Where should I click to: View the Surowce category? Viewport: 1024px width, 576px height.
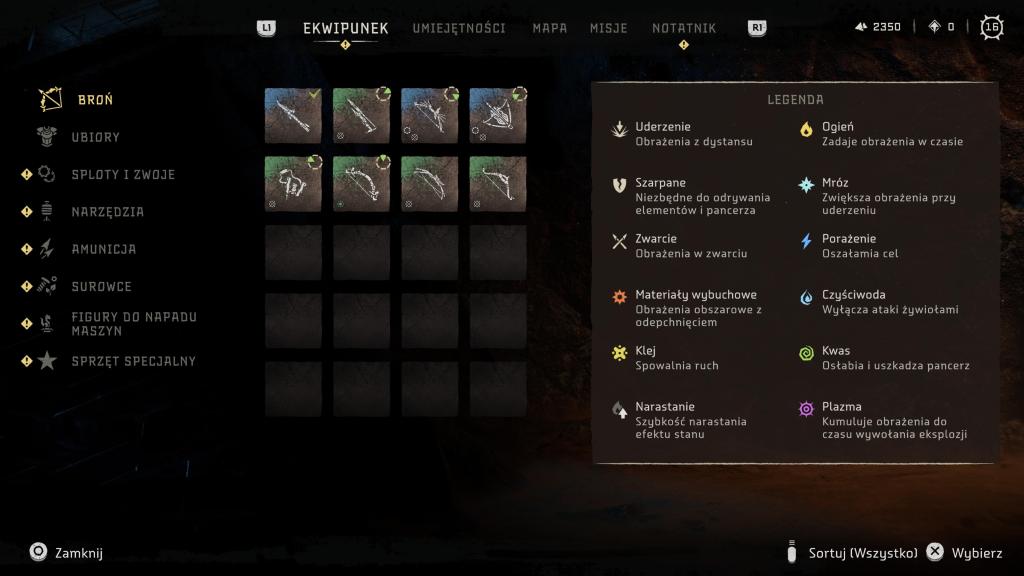coord(101,287)
